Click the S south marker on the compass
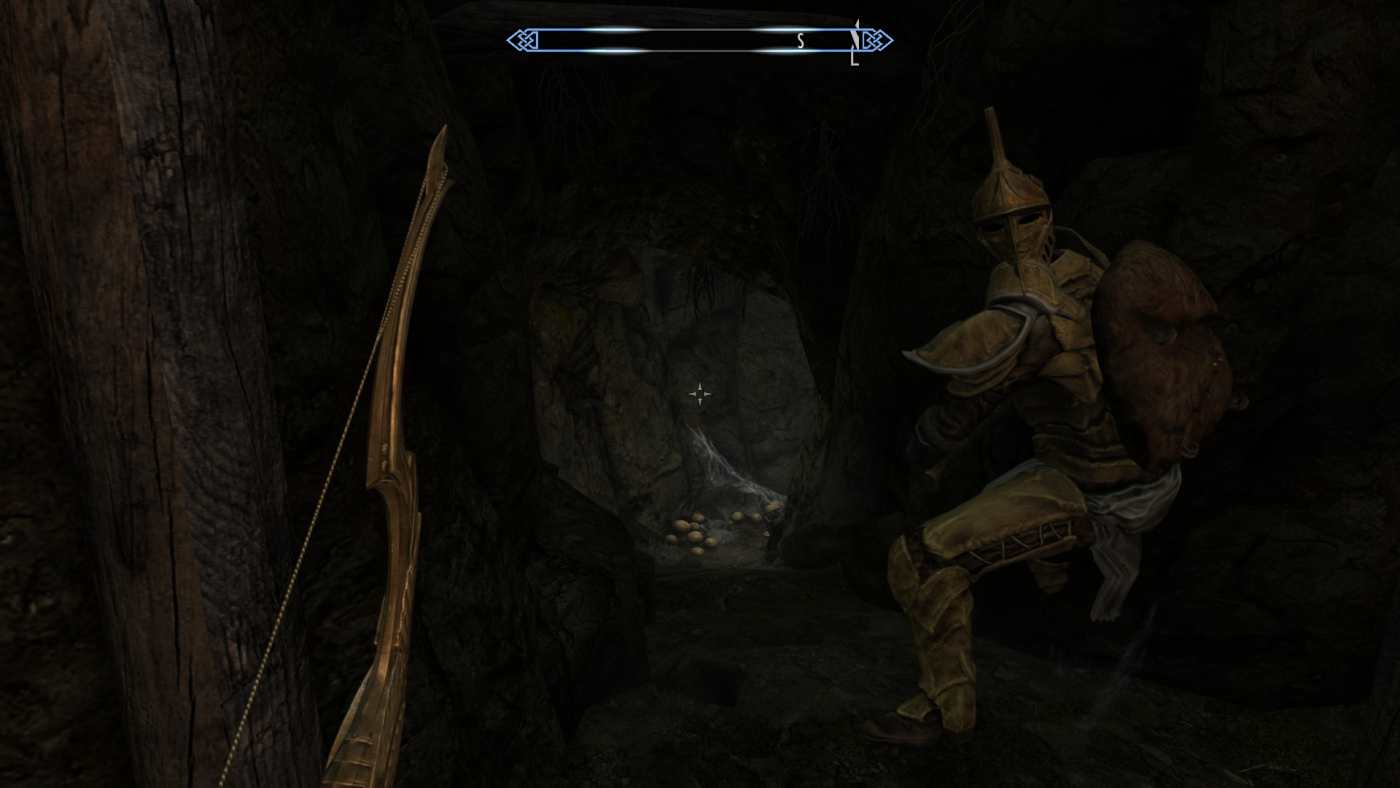The height and width of the screenshot is (788, 1400). 799,40
